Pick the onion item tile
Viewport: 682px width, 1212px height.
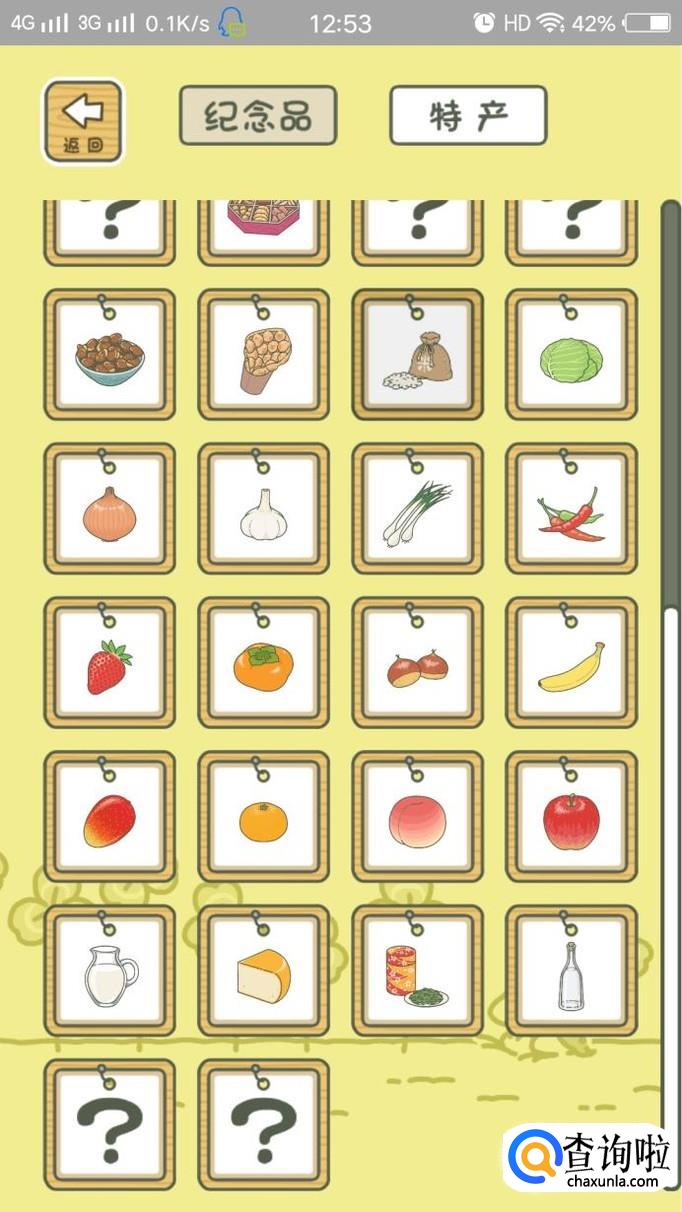click(x=109, y=510)
